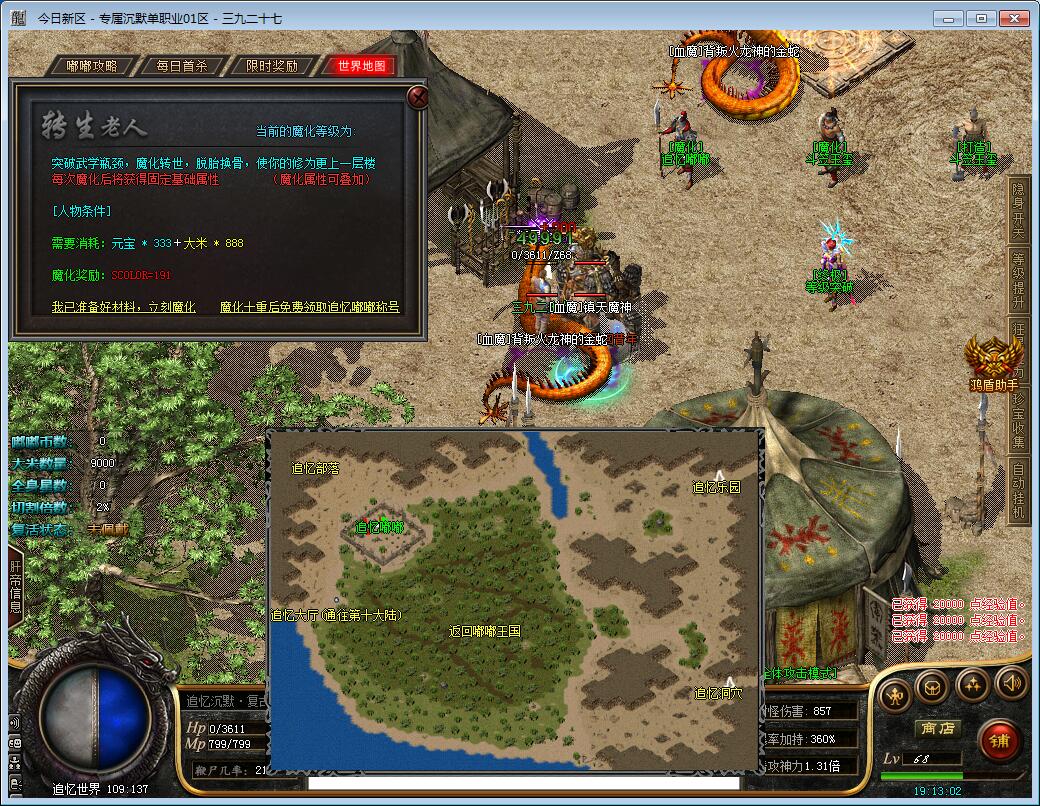The height and width of the screenshot is (806, 1040).
Task: Toggle sound with the speaker icon
Action: pos(1010,684)
